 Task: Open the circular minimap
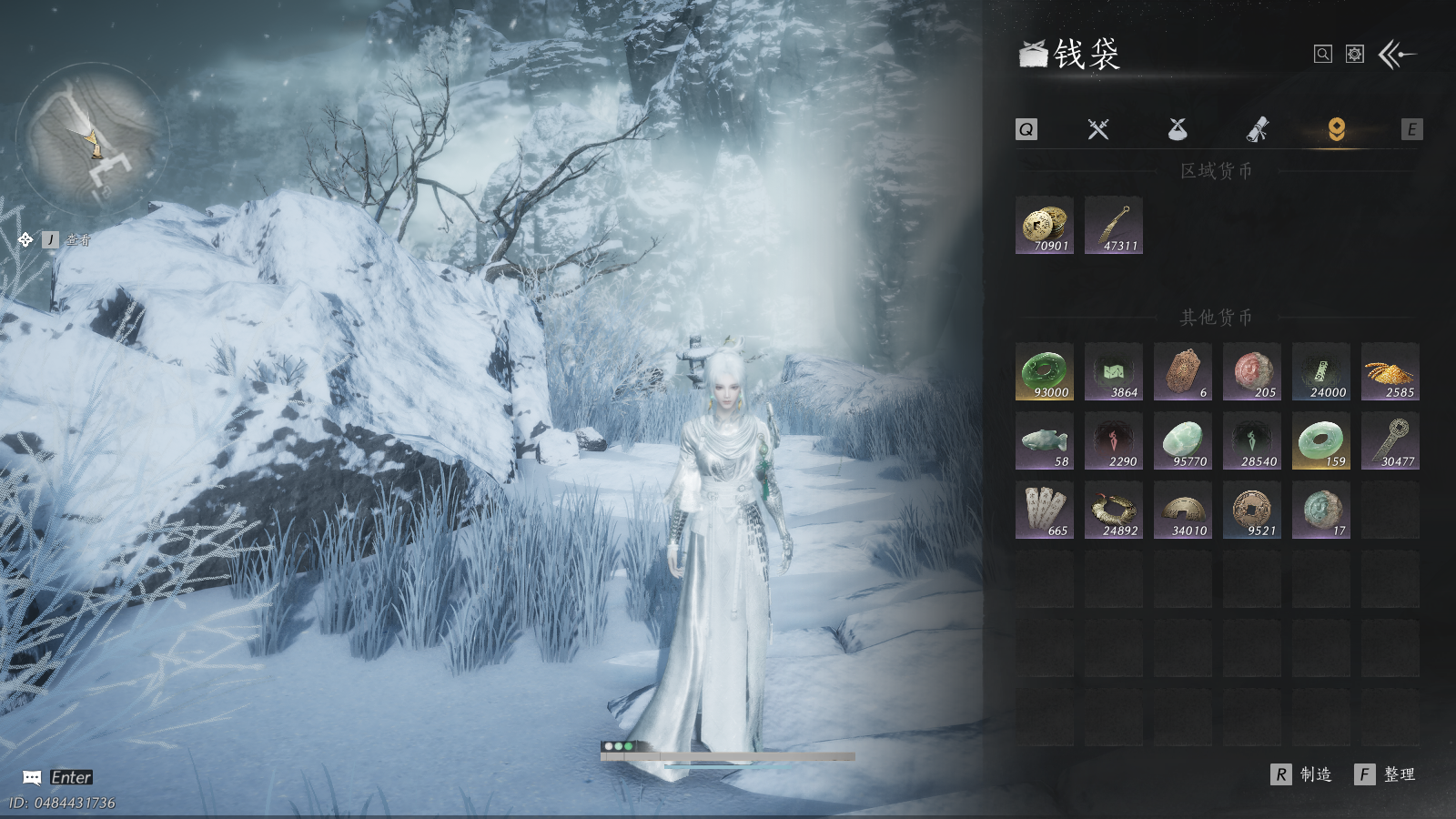[92, 137]
